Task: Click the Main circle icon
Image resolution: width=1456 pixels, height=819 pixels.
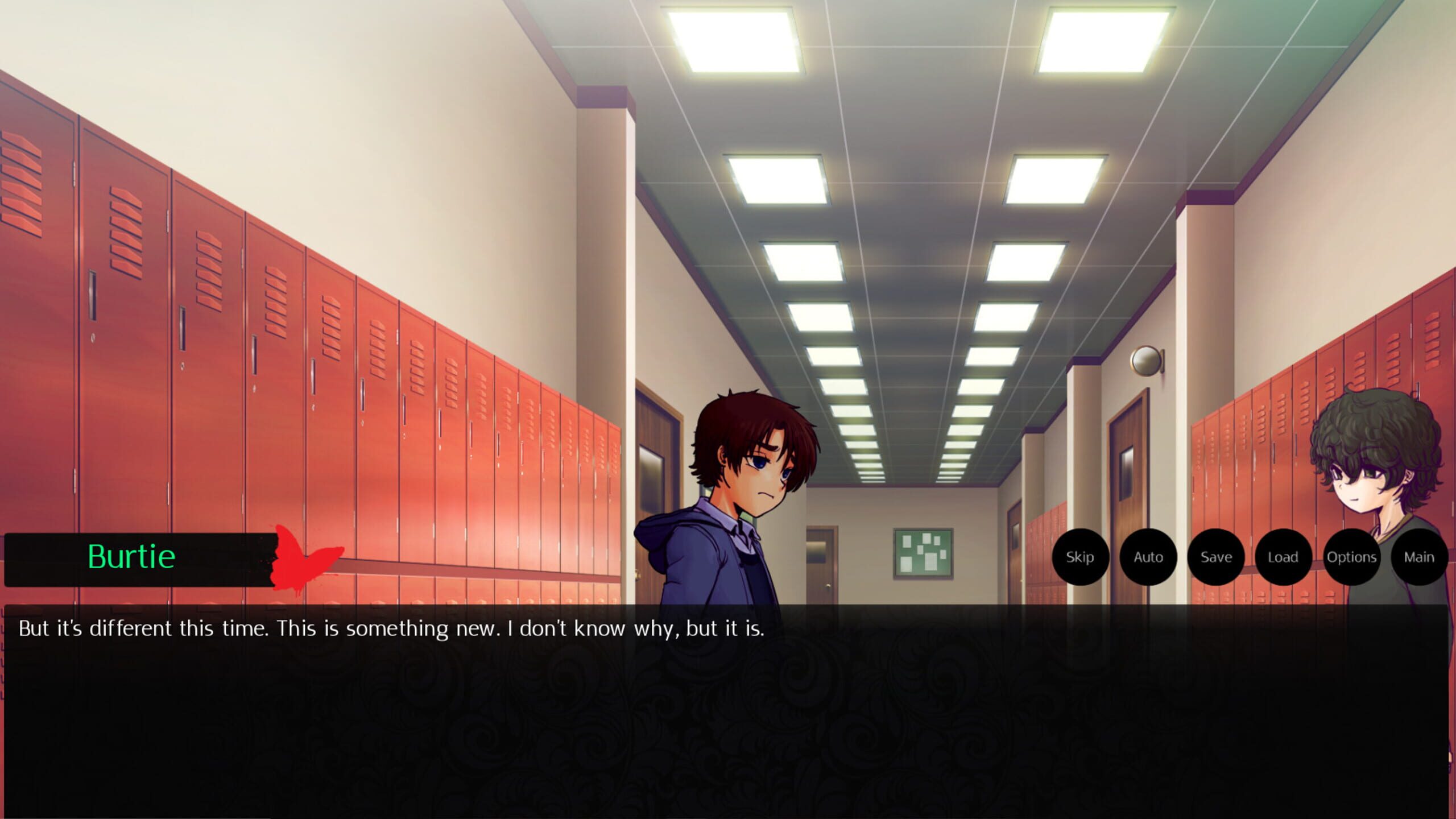Action: click(x=1418, y=557)
